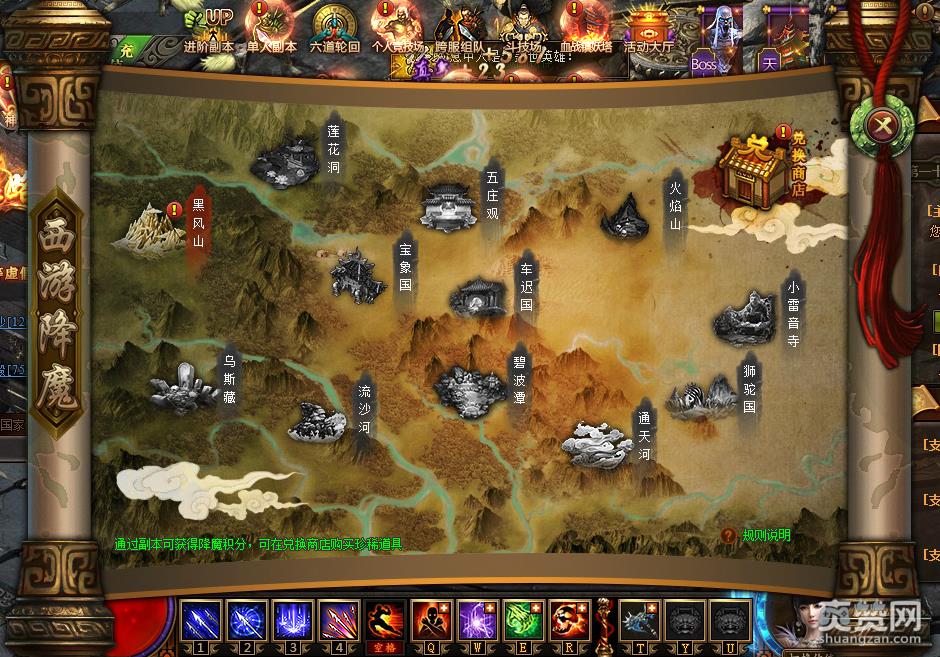Open the 六道轮回 menu icon
The image size is (940, 657).
334,30
